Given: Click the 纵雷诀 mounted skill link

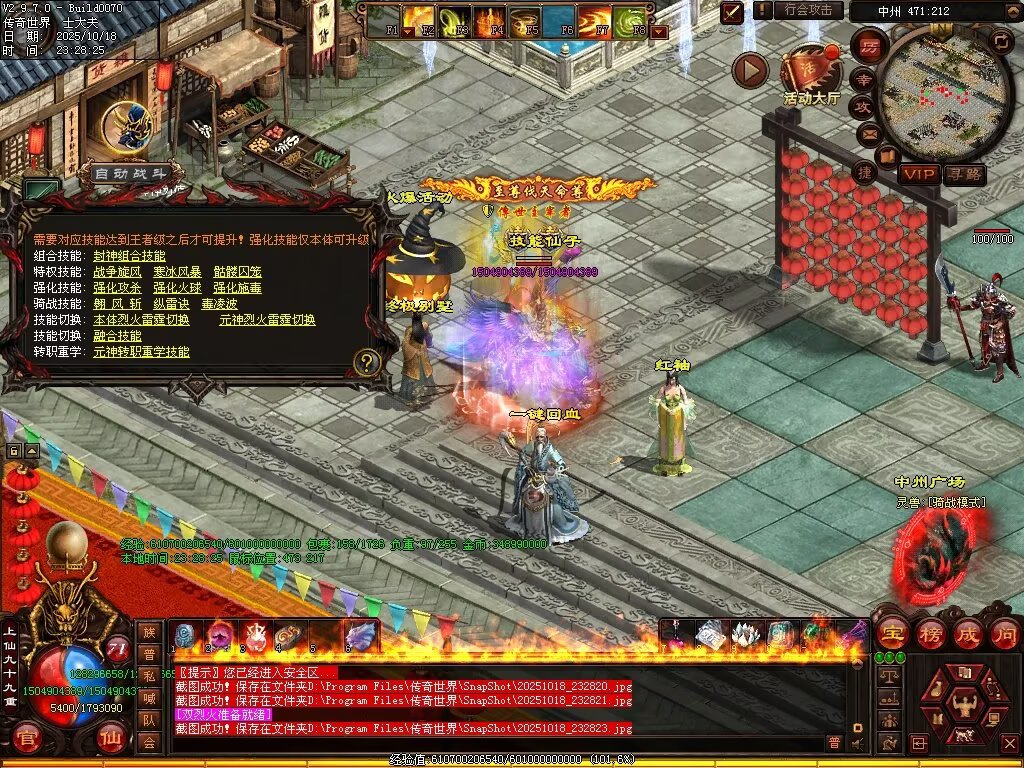Looking at the screenshot, I should pos(172,304).
